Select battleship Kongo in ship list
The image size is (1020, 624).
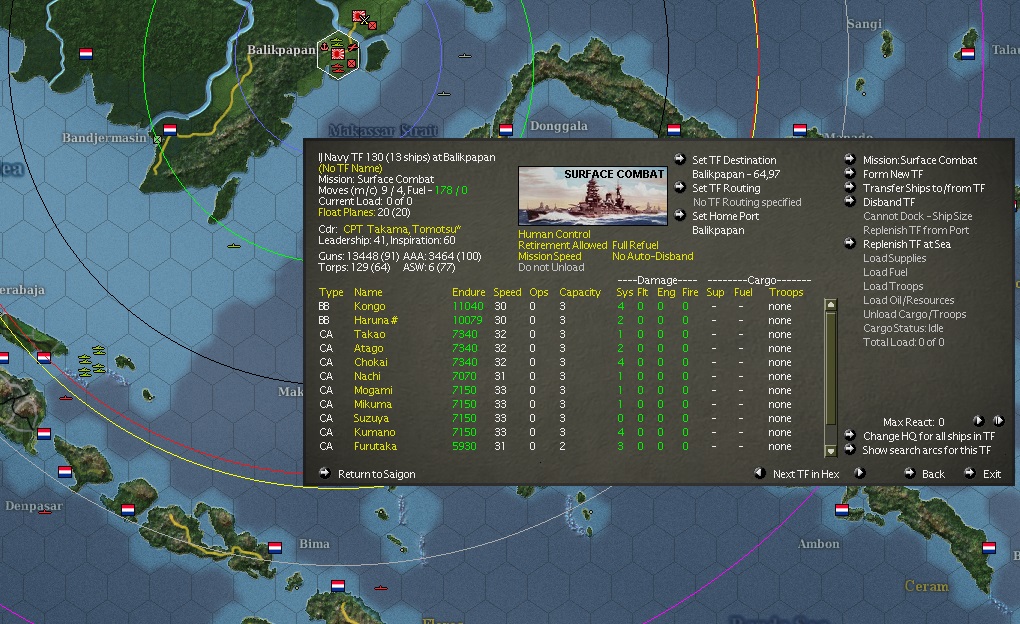pyautogui.click(x=369, y=306)
